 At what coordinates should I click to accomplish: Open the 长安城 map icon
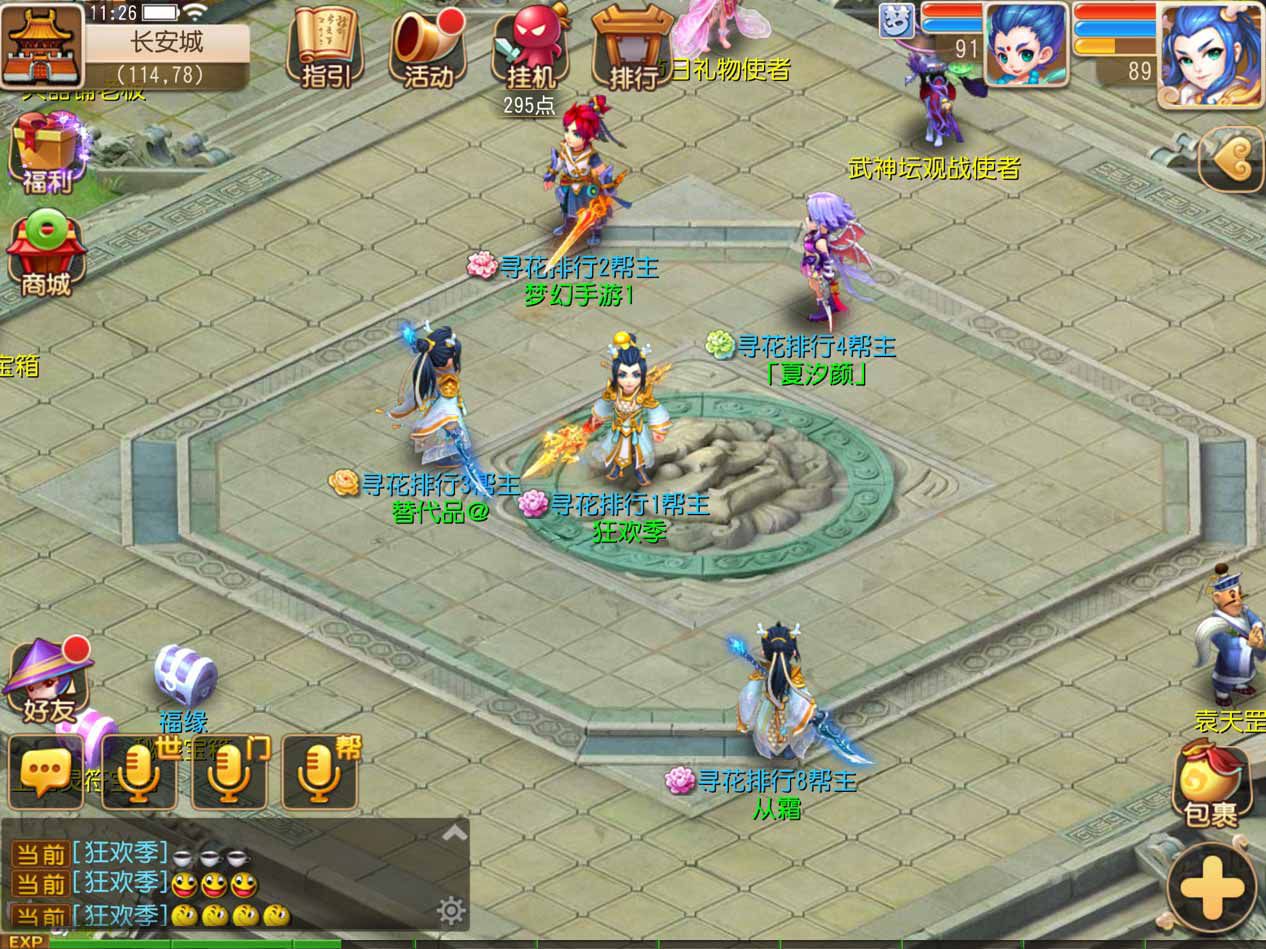42,47
